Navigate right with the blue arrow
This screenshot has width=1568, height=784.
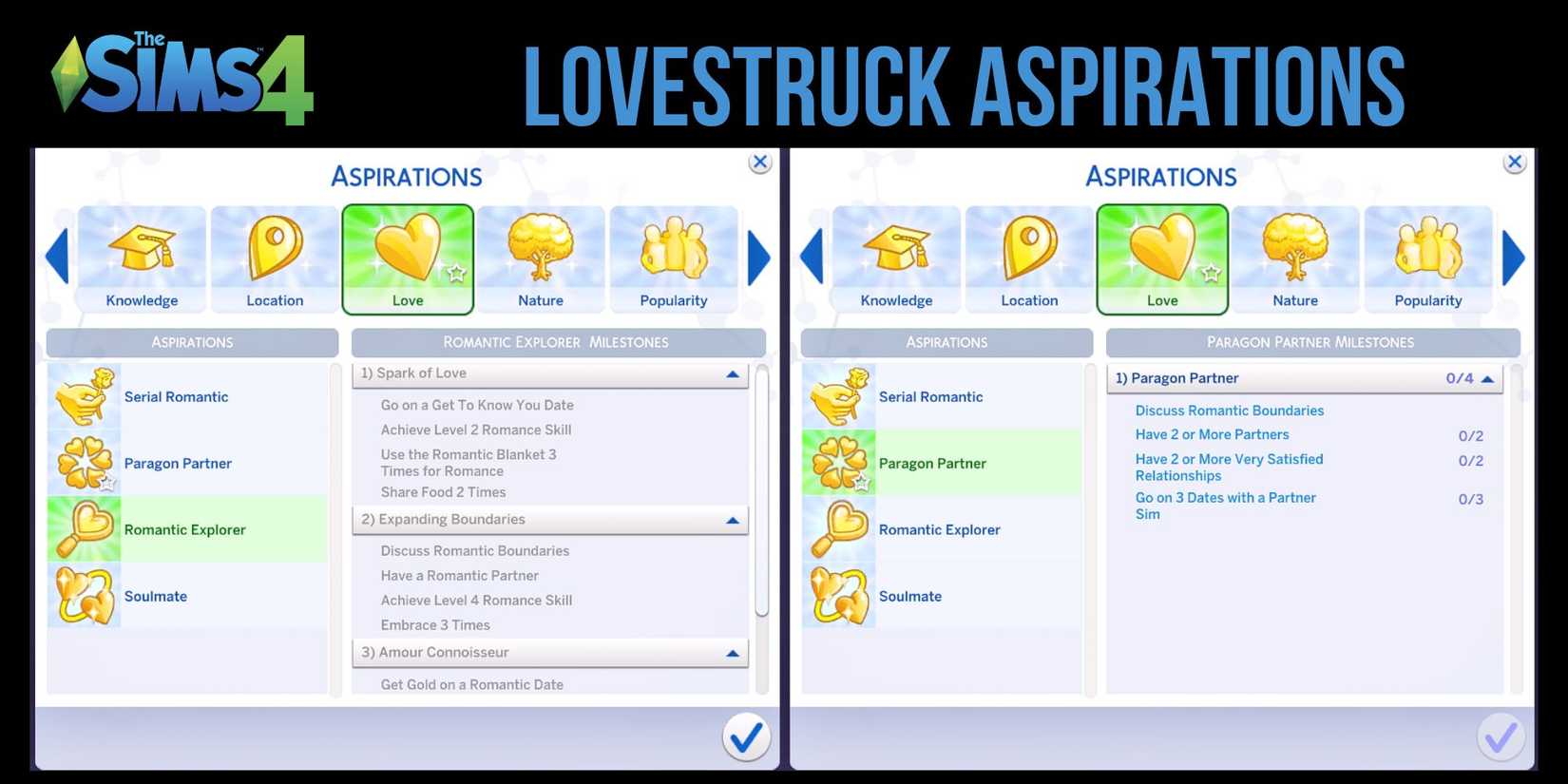coord(757,257)
